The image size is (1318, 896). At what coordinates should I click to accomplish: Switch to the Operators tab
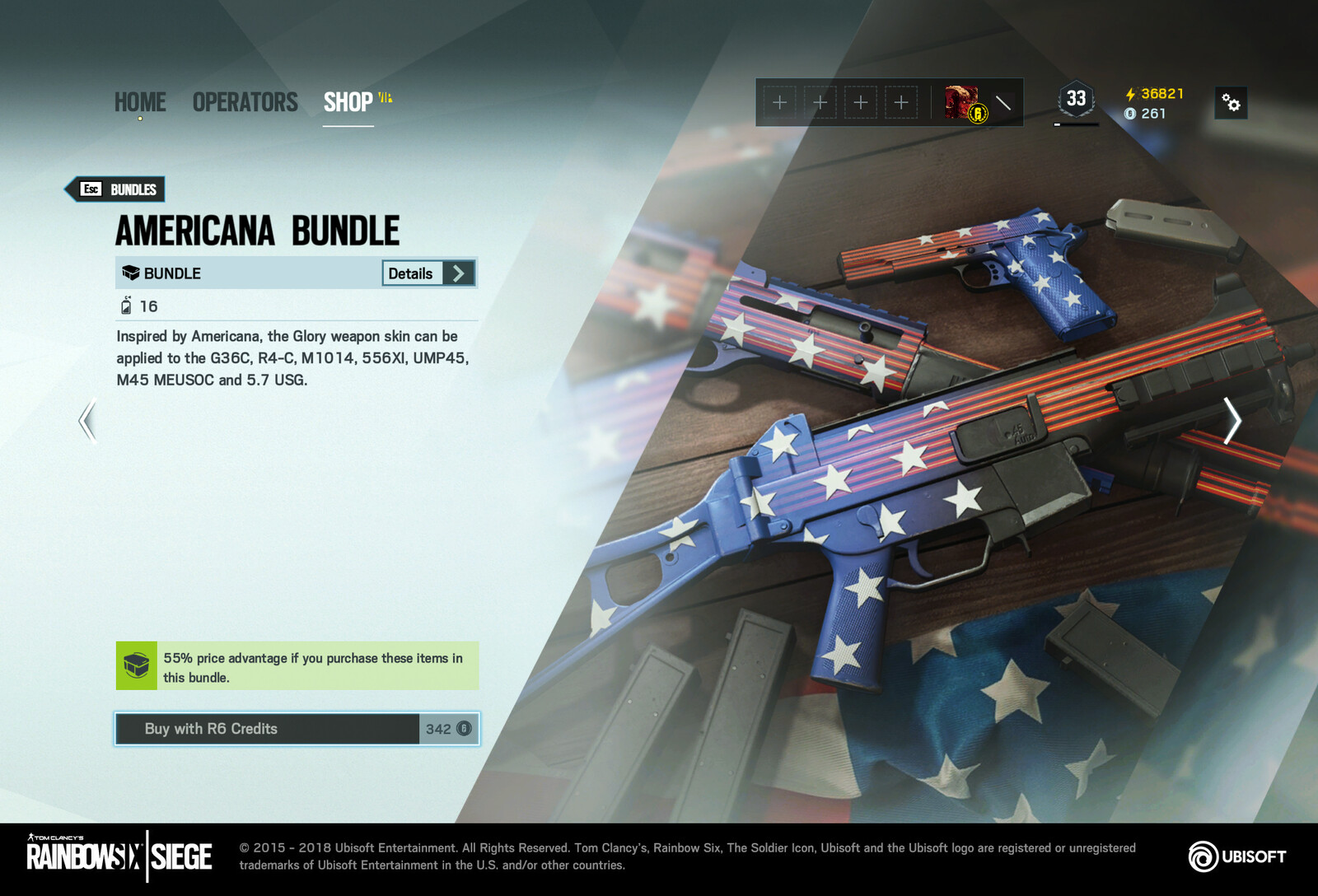[x=245, y=102]
